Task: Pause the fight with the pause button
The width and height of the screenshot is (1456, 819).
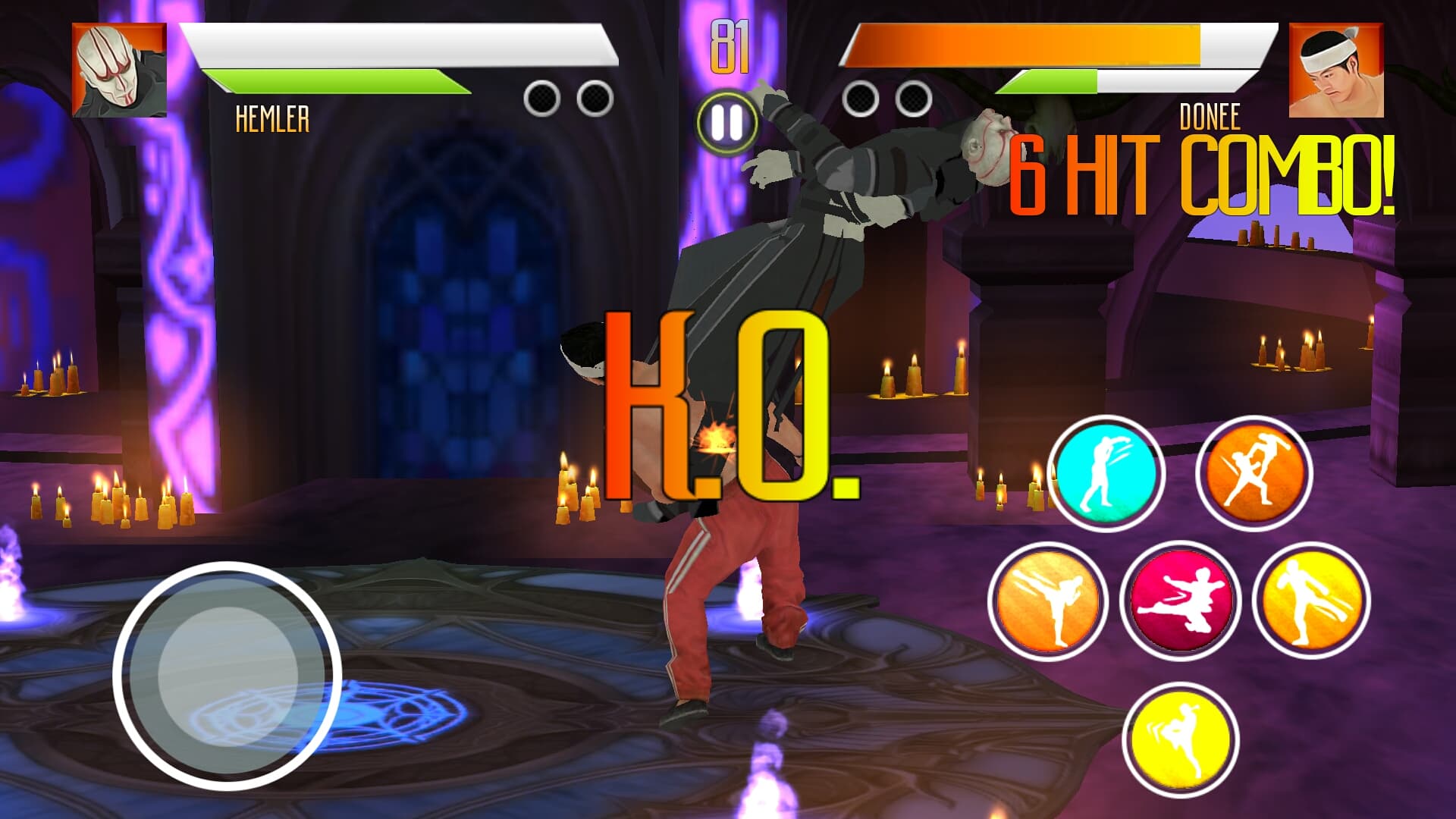Action: coord(726,120)
